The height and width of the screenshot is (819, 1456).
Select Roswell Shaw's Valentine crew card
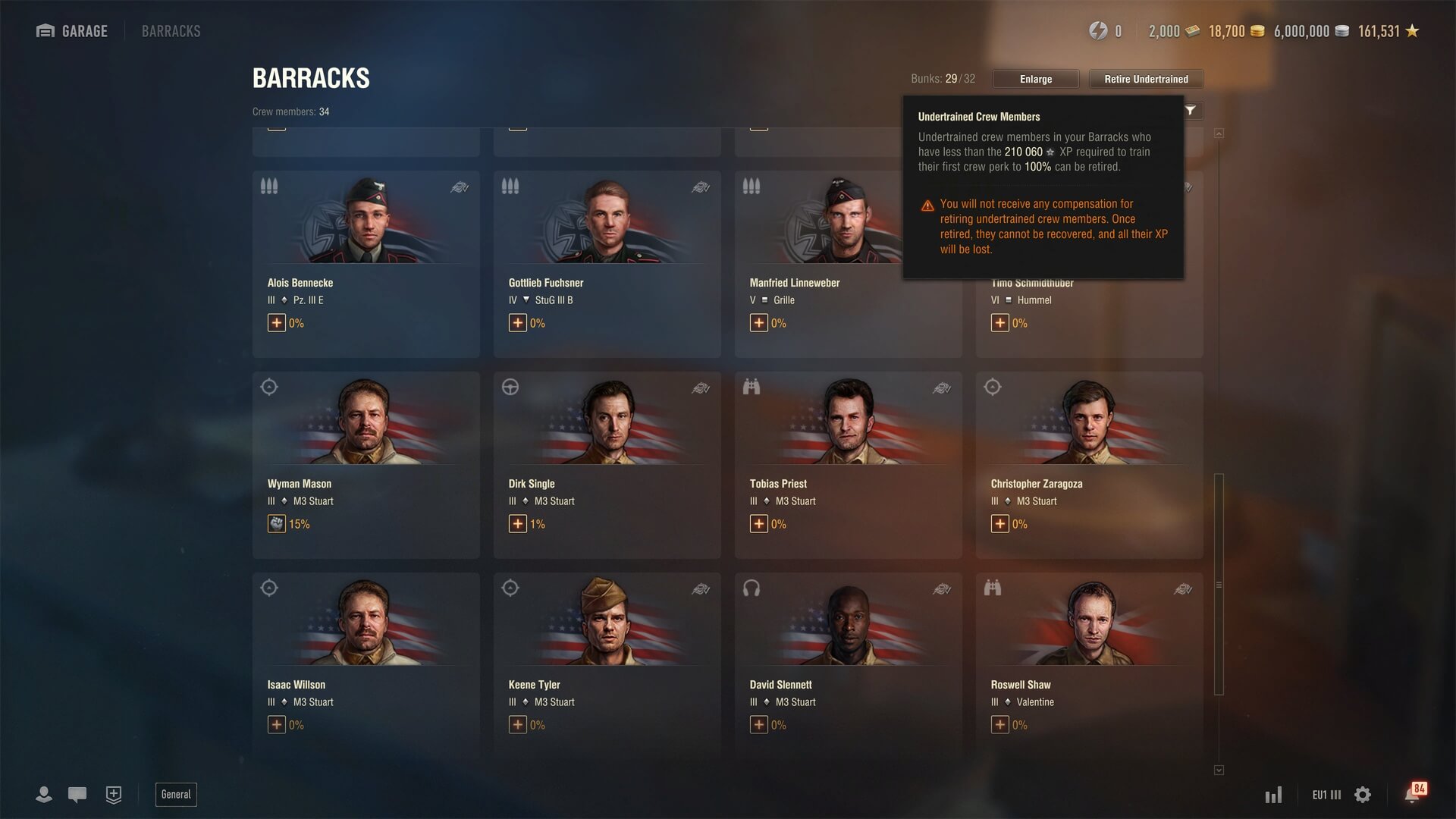(1089, 665)
